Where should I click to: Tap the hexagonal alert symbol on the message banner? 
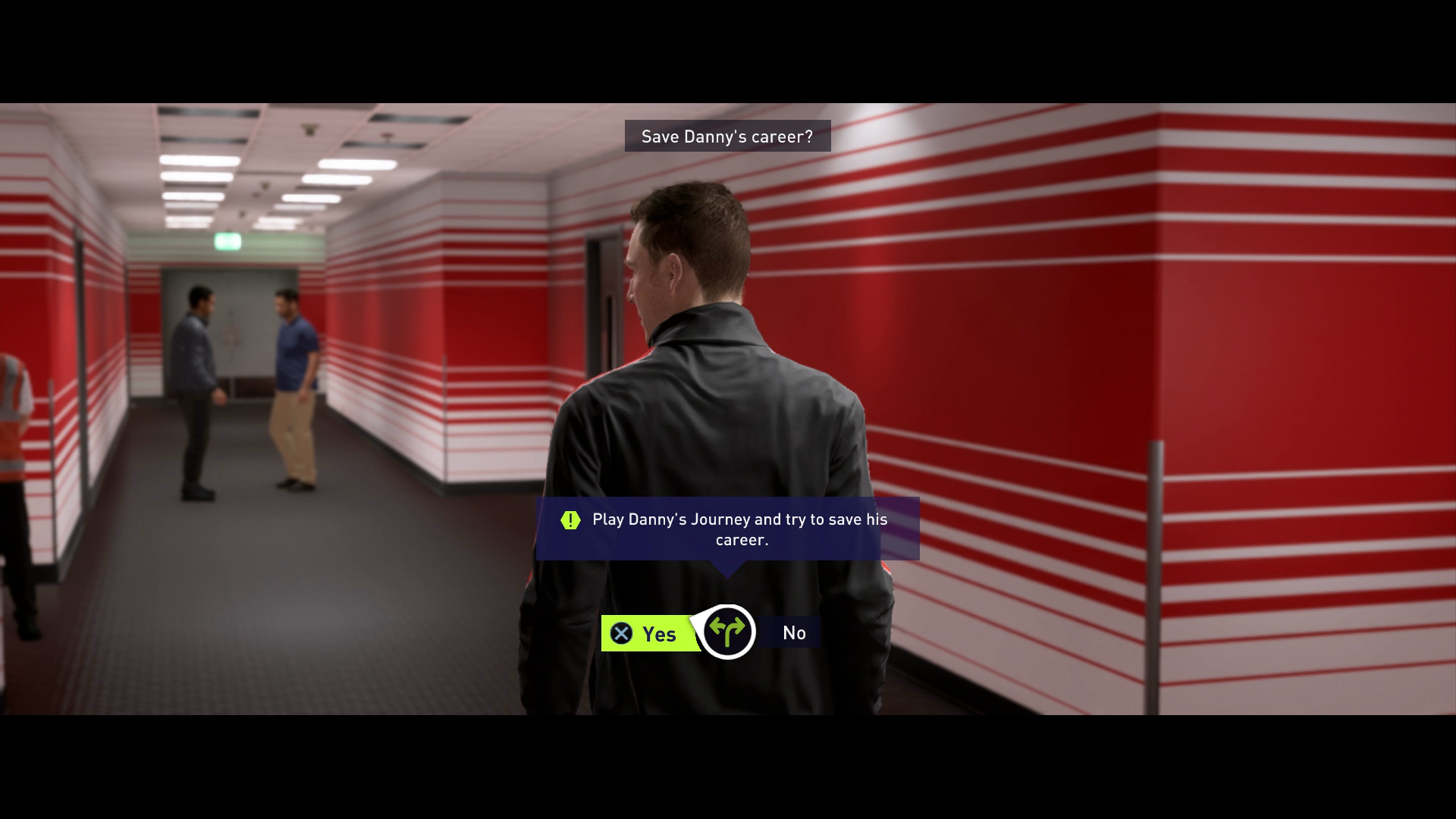tap(570, 519)
